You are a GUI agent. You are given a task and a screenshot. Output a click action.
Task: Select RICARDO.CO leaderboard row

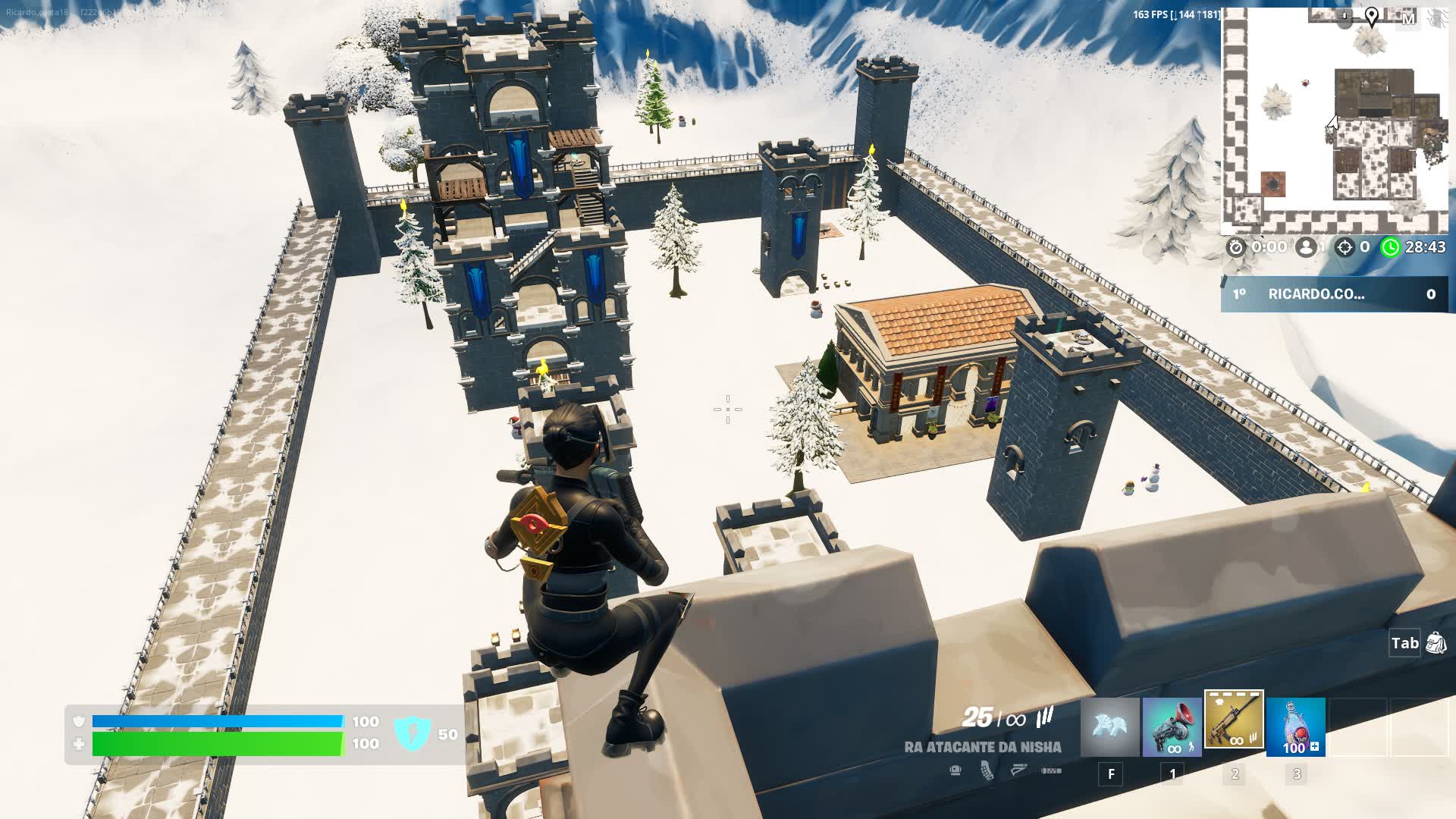pos(1335,294)
